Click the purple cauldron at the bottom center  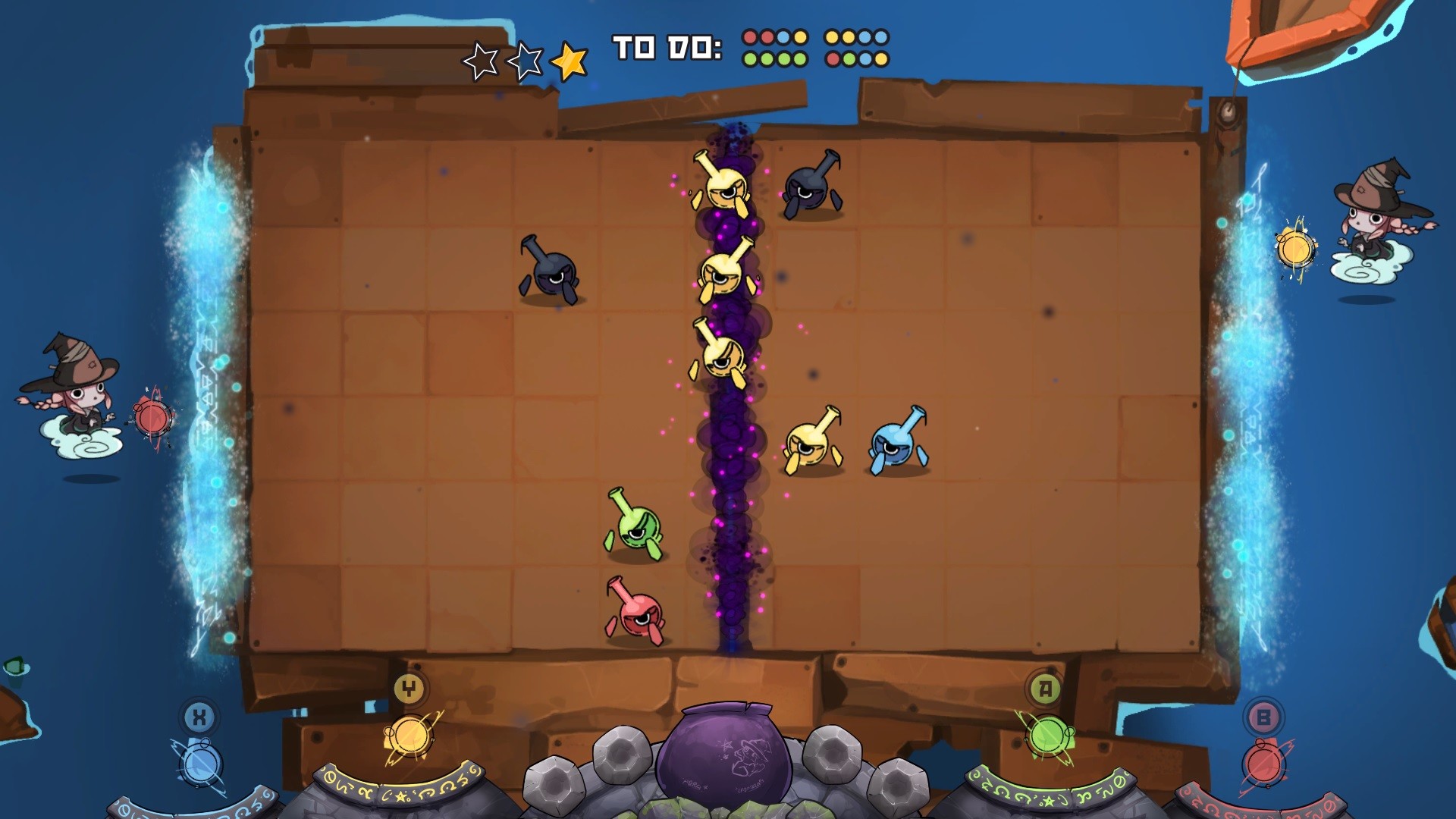726,751
